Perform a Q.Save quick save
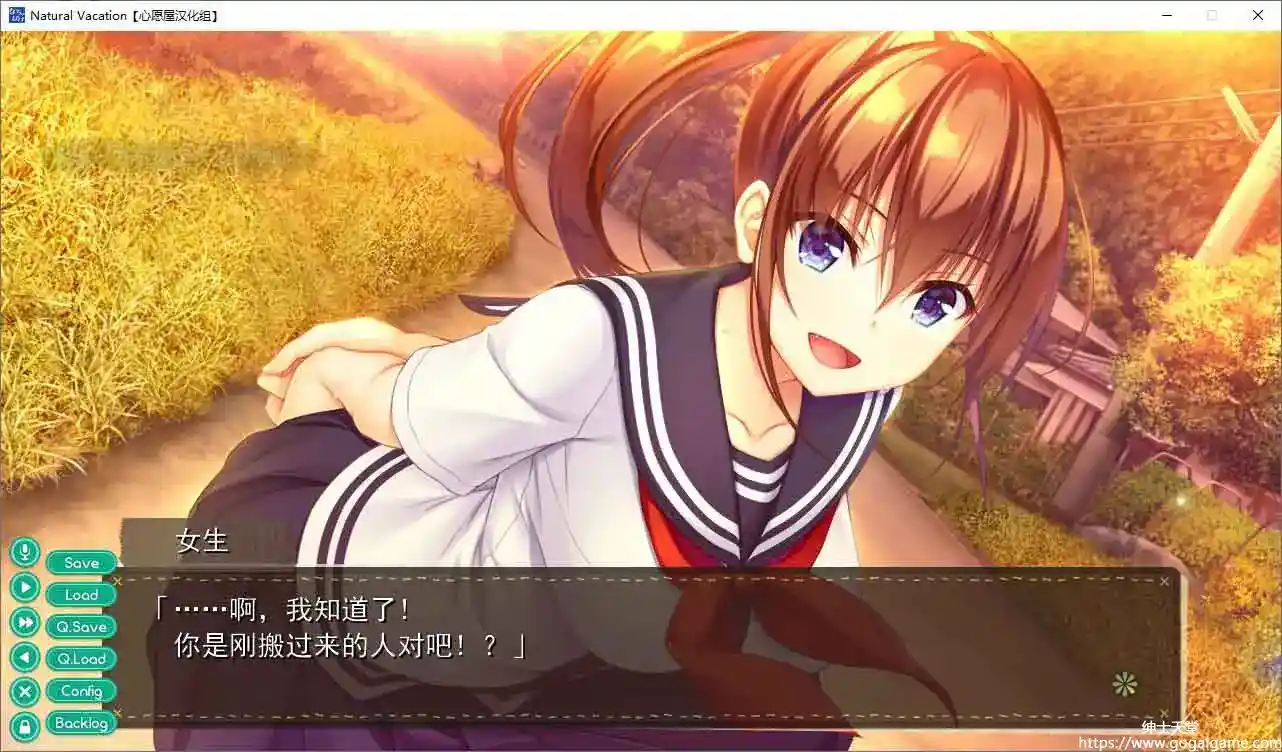Image resolution: width=1282 pixels, height=752 pixels. point(80,626)
